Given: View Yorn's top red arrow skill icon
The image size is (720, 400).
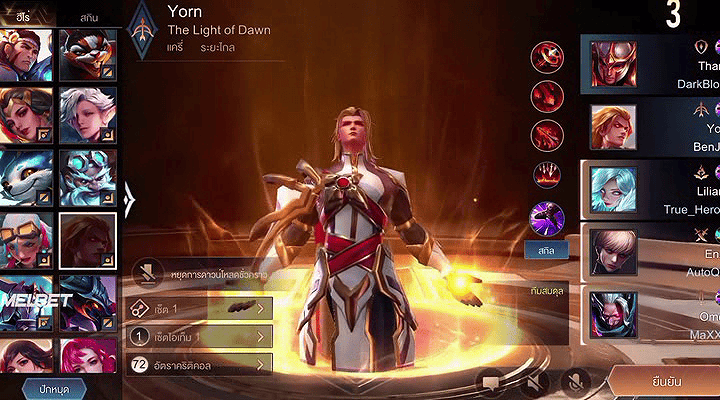Looking at the screenshot, I should click(x=547, y=58).
